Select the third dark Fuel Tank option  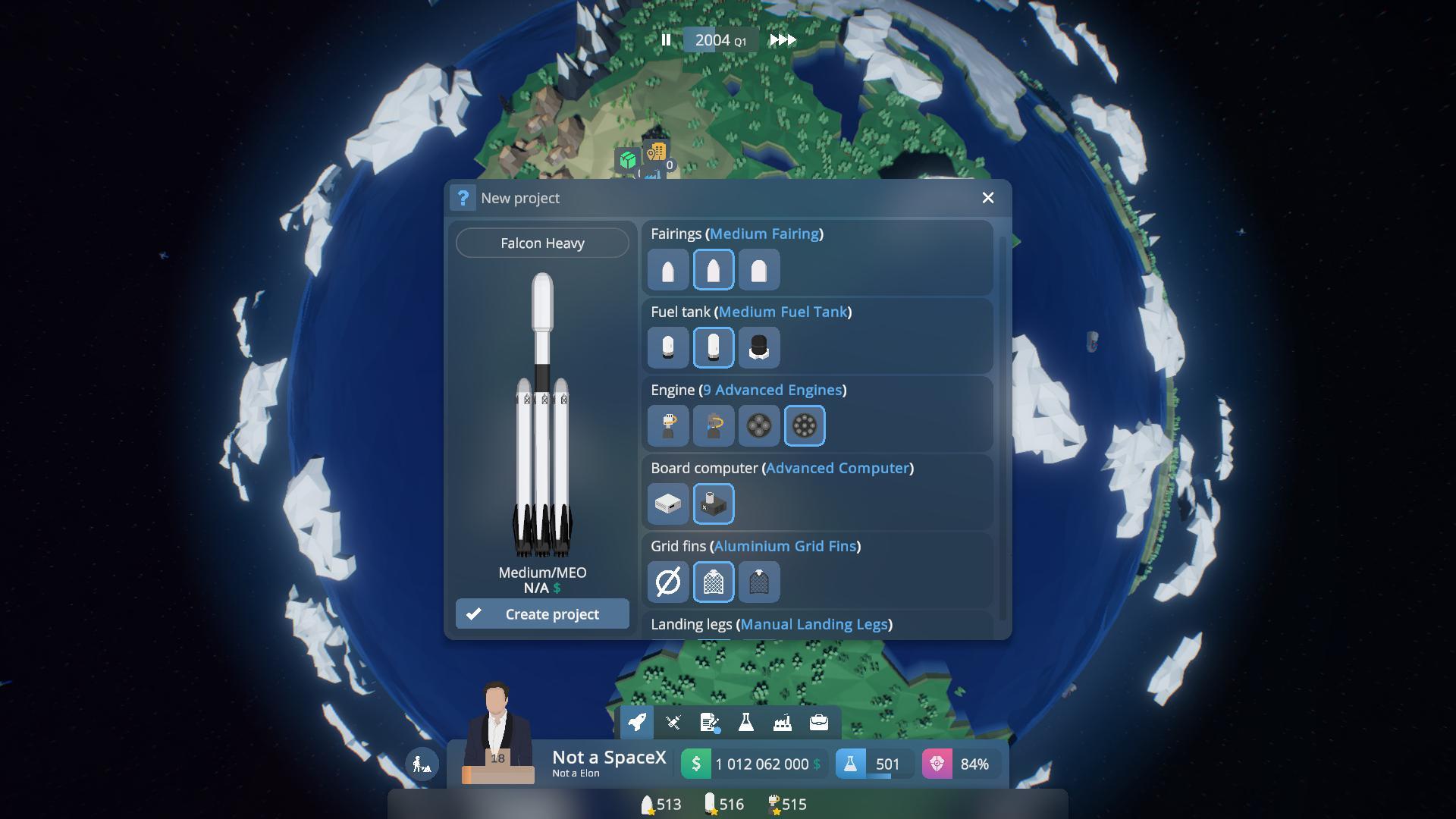tap(759, 347)
